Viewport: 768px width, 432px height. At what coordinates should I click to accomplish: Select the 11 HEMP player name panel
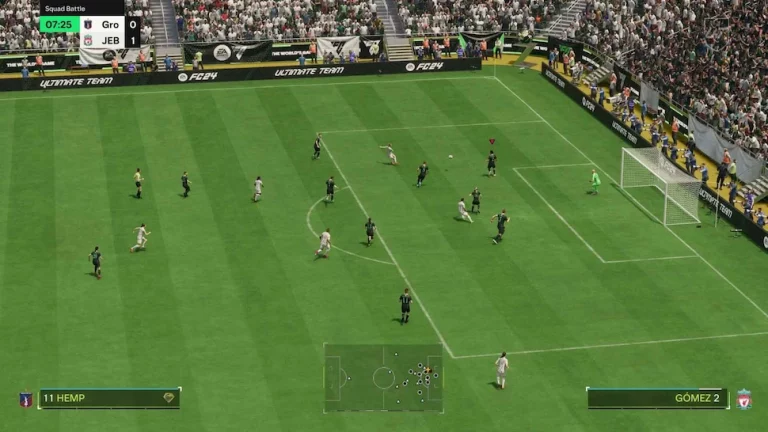point(109,398)
